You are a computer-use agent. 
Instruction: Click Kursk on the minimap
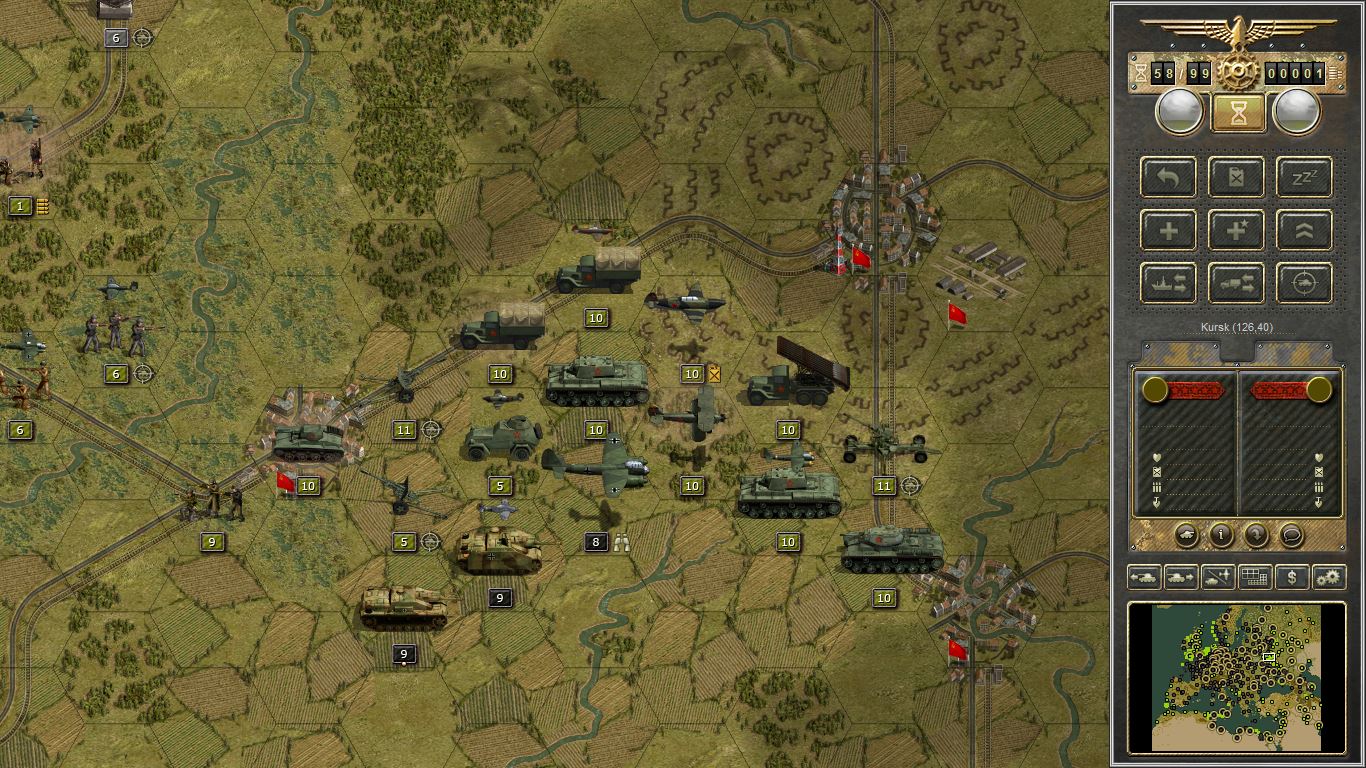[1268, 655]
